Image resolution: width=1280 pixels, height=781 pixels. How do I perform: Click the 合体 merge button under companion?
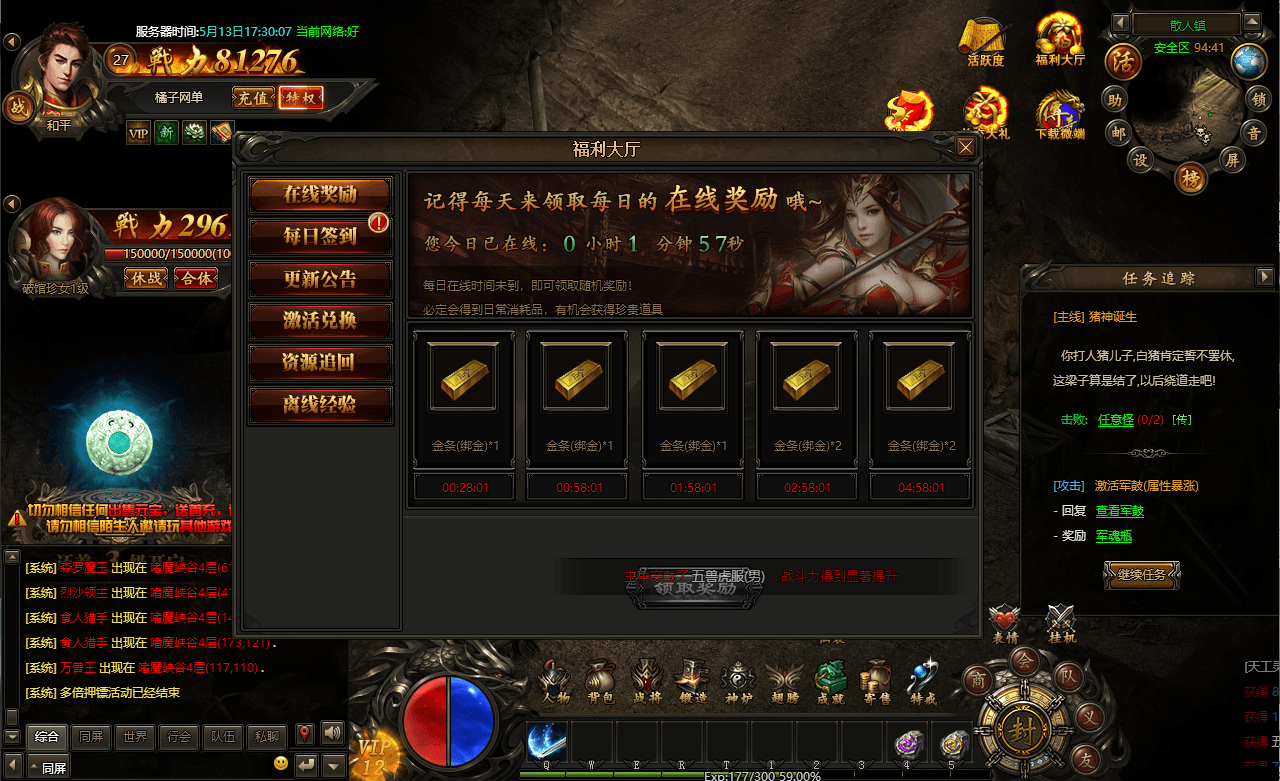coord(196,279)
